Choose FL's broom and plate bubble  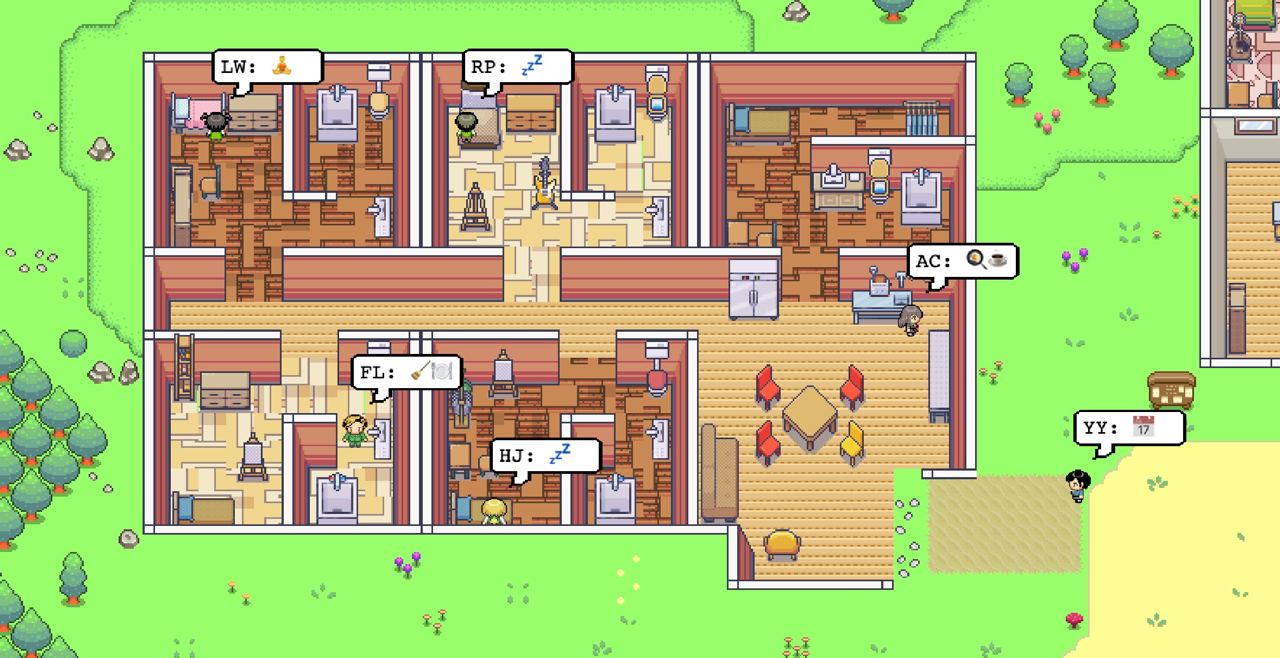[x=406, y=372]
